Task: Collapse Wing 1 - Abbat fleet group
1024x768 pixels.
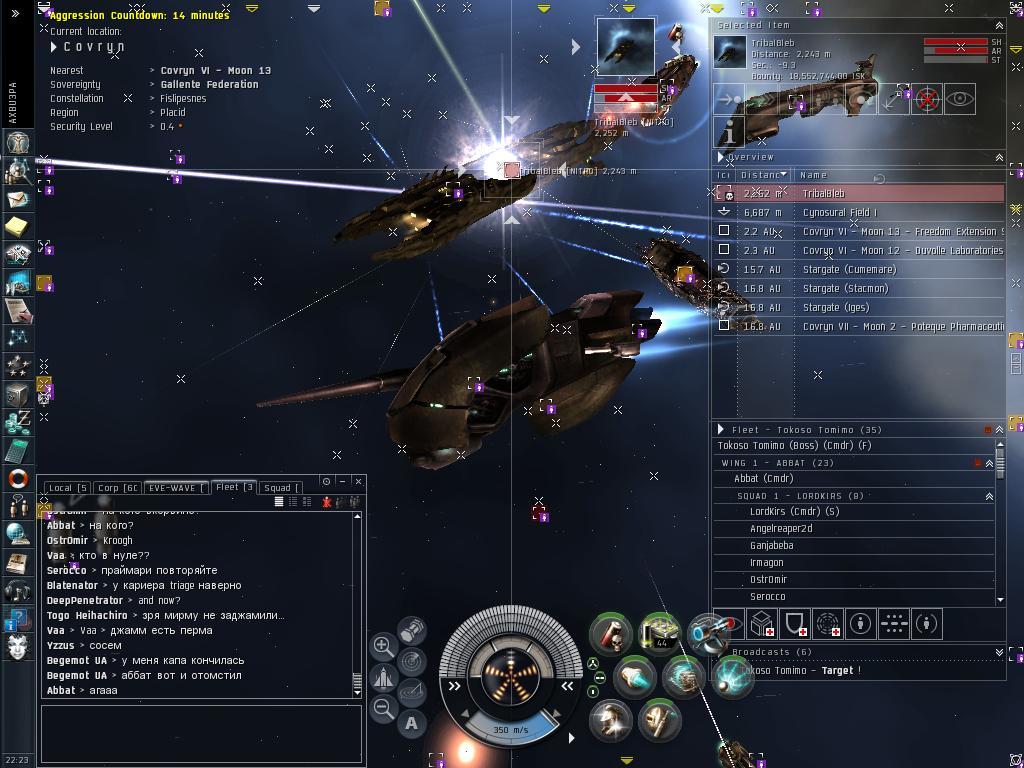Action: 989,463
